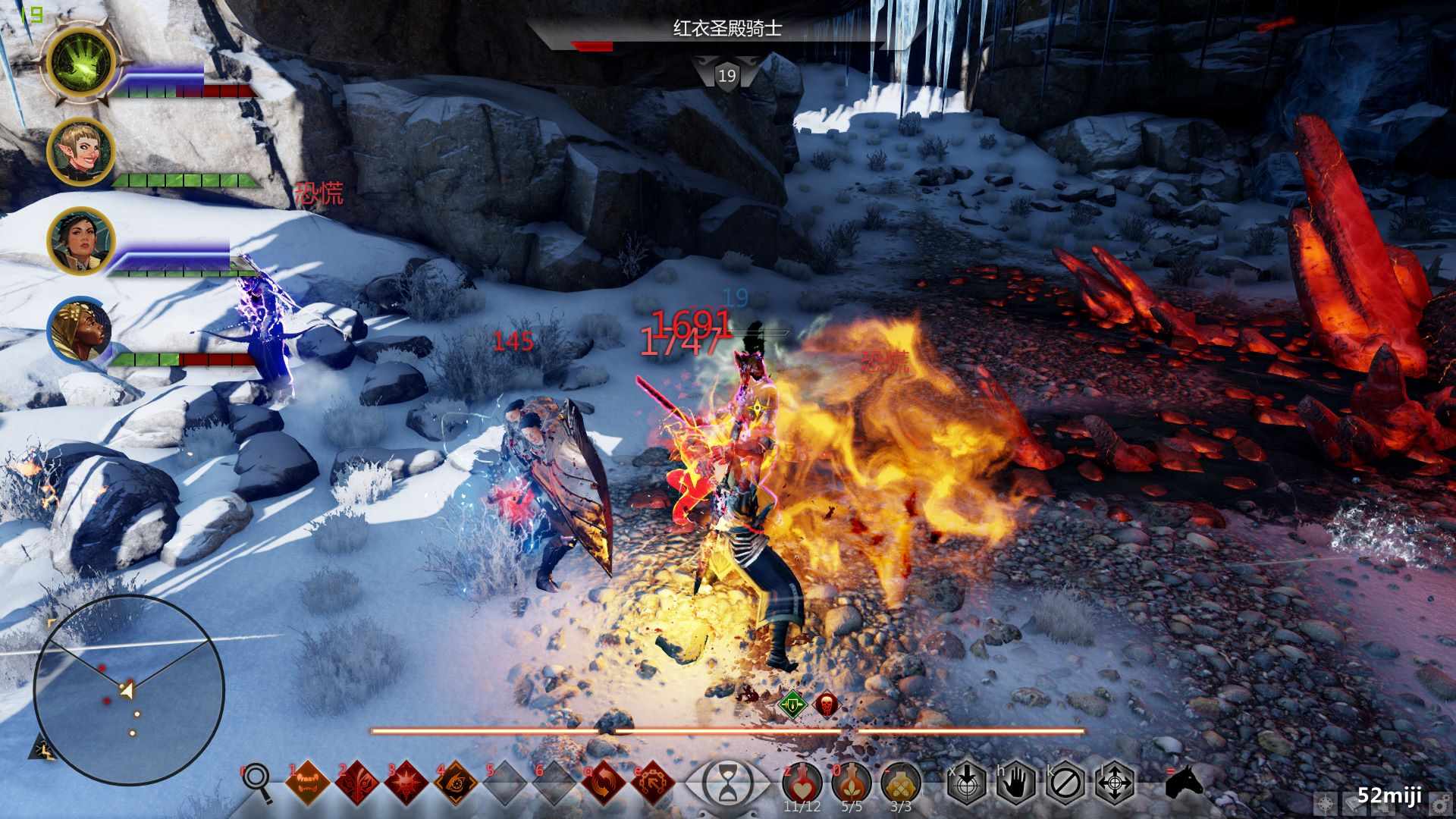Click the crossed-circle disengage command

pyautogui.click(x=1065, y=782)
